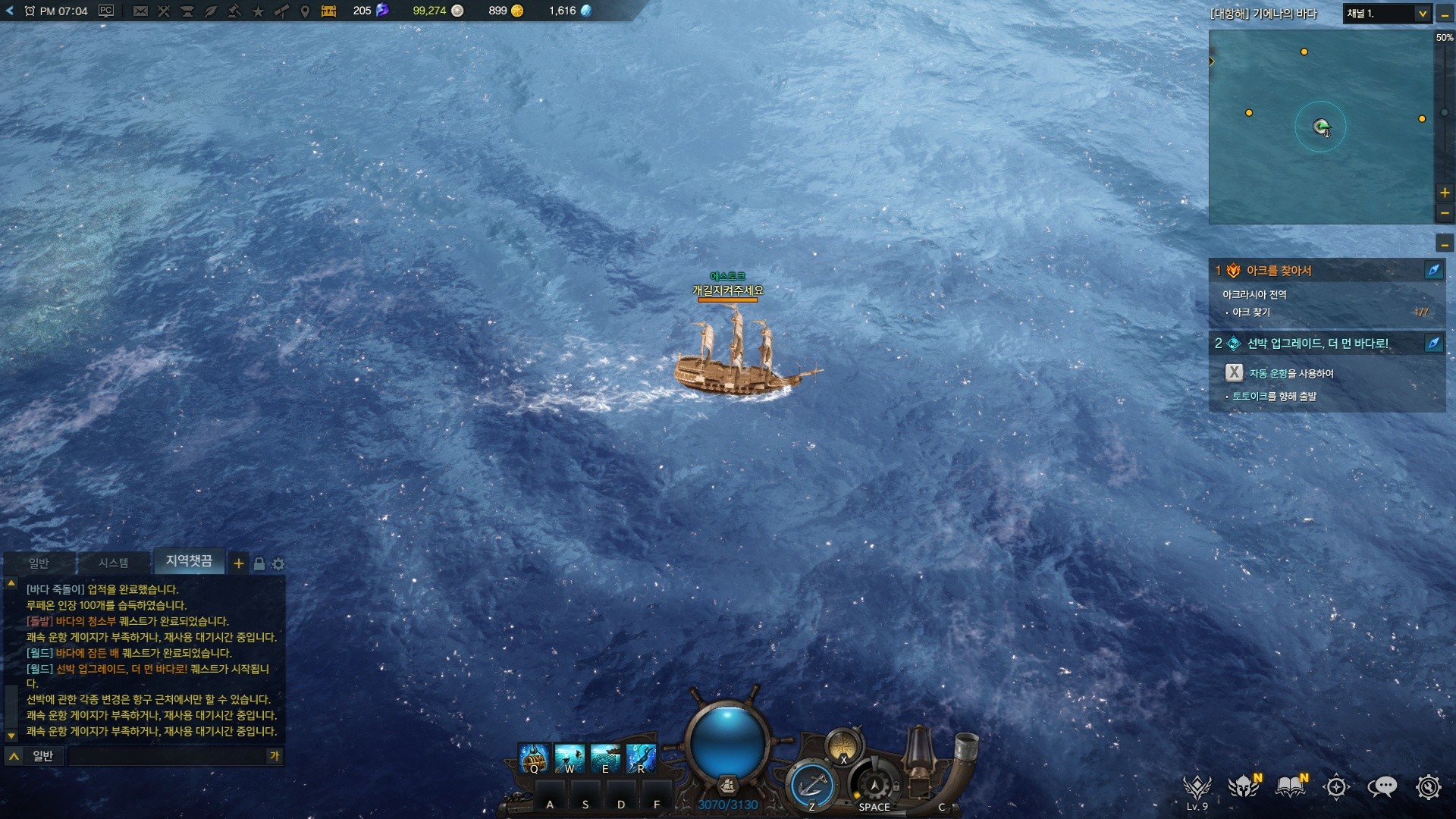1456x819 pixels.
Task: Open chat settings gear icon
Action: tap(278, 564)
